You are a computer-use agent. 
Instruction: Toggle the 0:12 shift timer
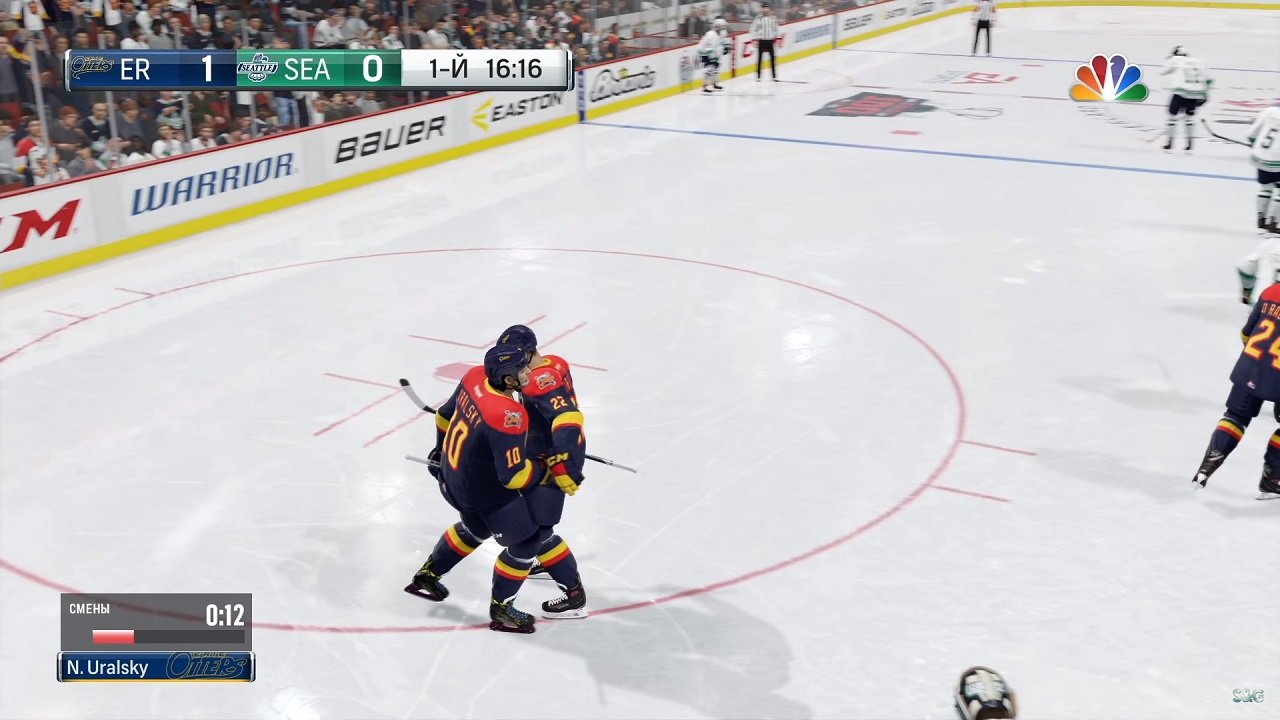coord(225,617)
